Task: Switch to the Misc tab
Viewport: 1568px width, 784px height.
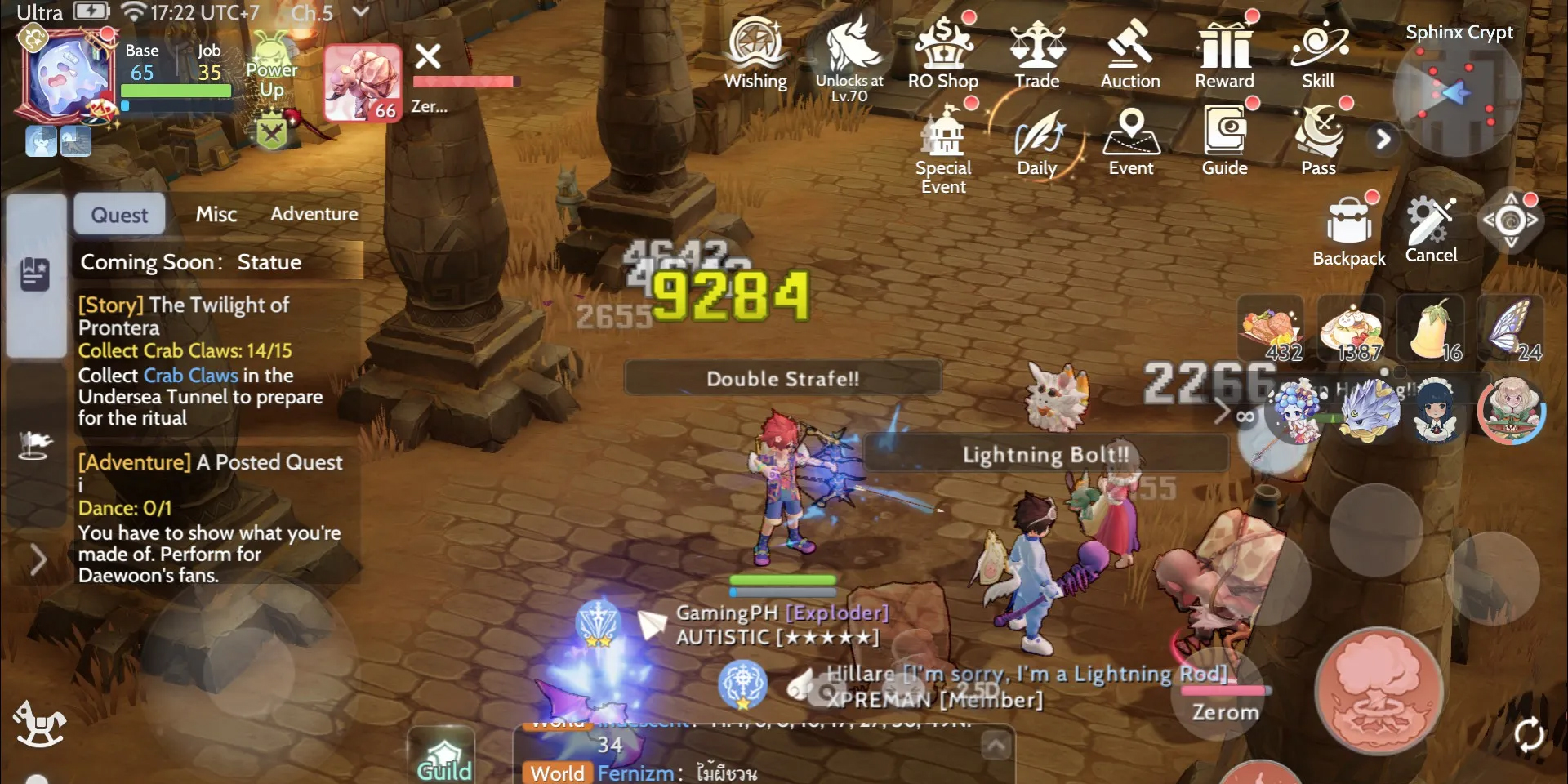Action: [216, 213]
